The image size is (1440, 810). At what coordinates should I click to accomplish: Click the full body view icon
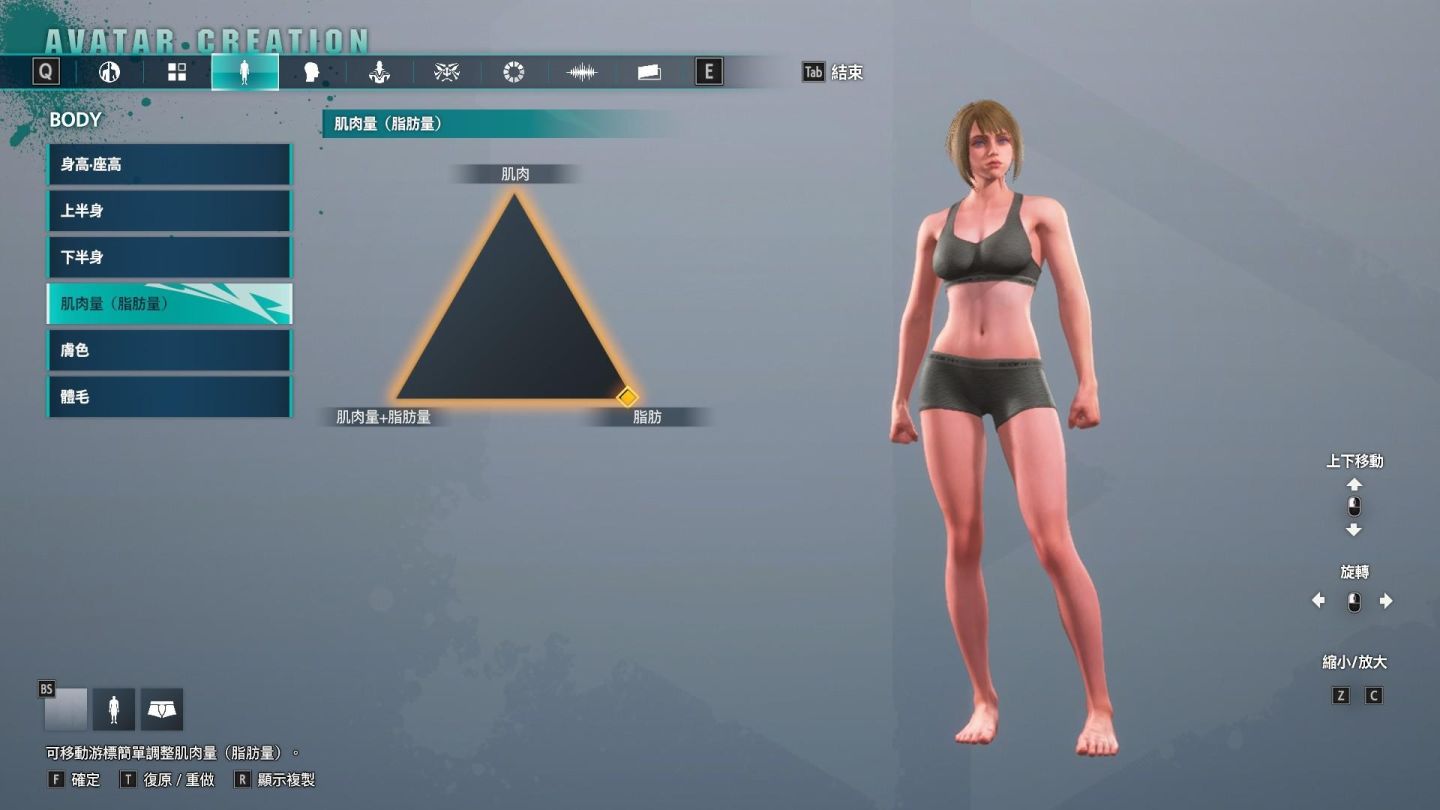[x=114, y=709]
